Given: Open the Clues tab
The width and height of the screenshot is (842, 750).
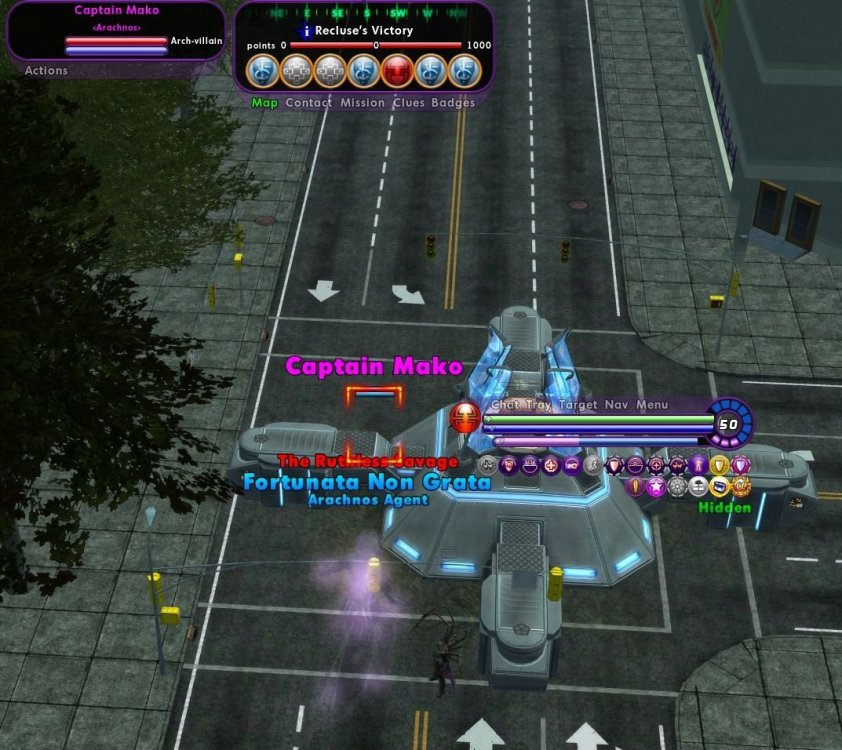Looking at the screenshot, I should click(408, 102).
